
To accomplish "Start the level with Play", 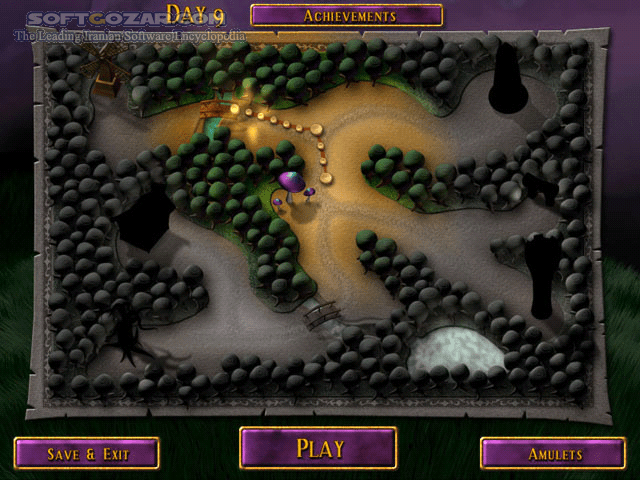I will tap(318, 448).
